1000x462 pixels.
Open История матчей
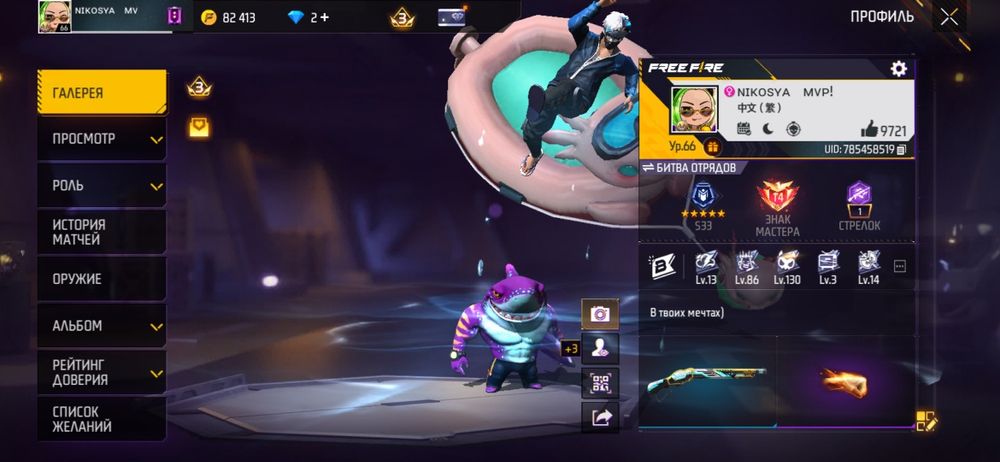pos(101,232)
